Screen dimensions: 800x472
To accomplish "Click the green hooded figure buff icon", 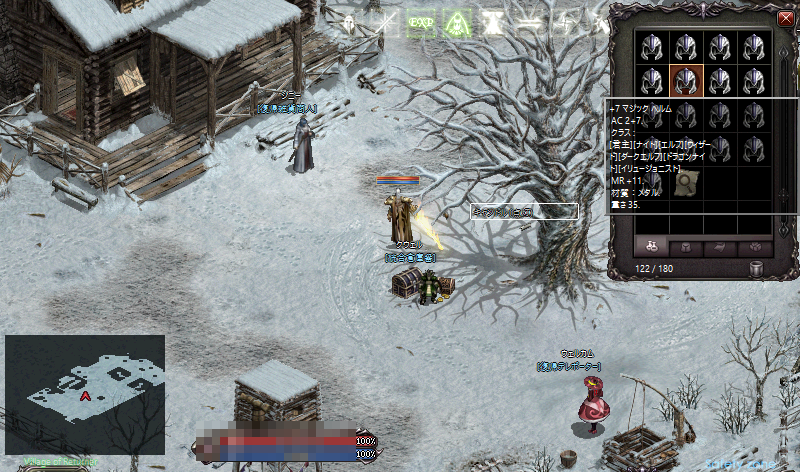I will [x=458, y=24].
